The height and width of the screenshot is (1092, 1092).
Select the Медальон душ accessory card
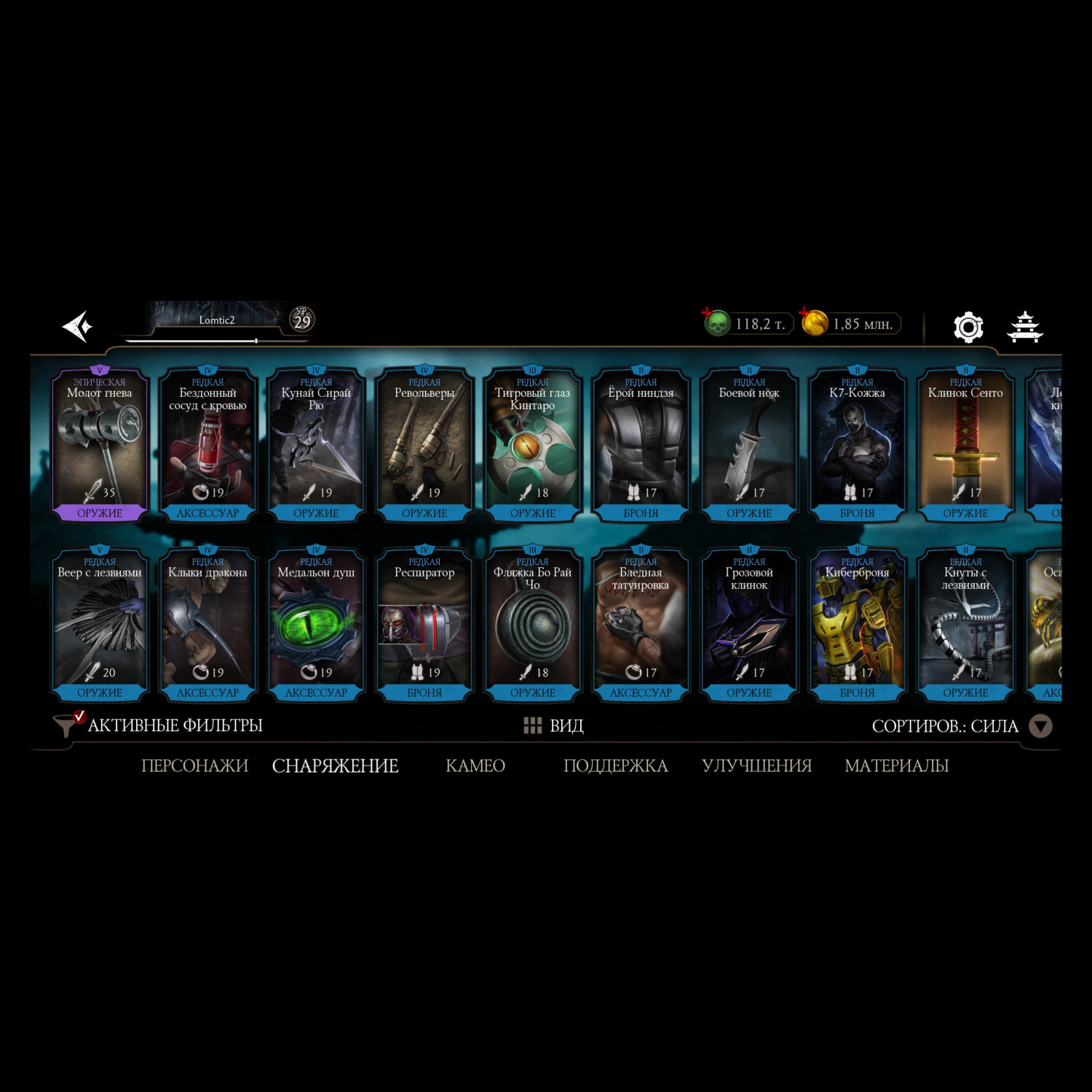tap(316, 624)
